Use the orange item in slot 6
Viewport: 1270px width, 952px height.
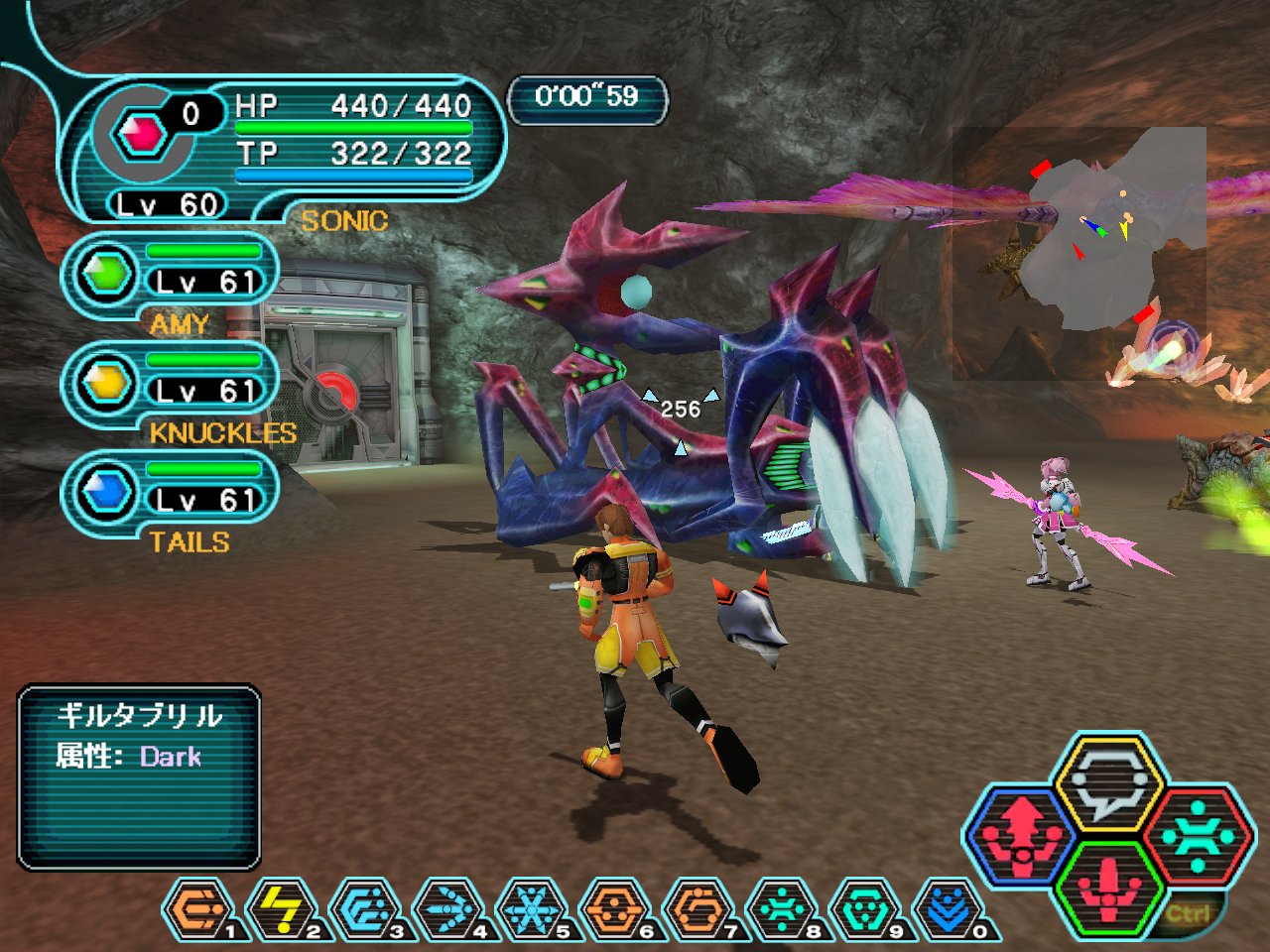click(615, 909)
